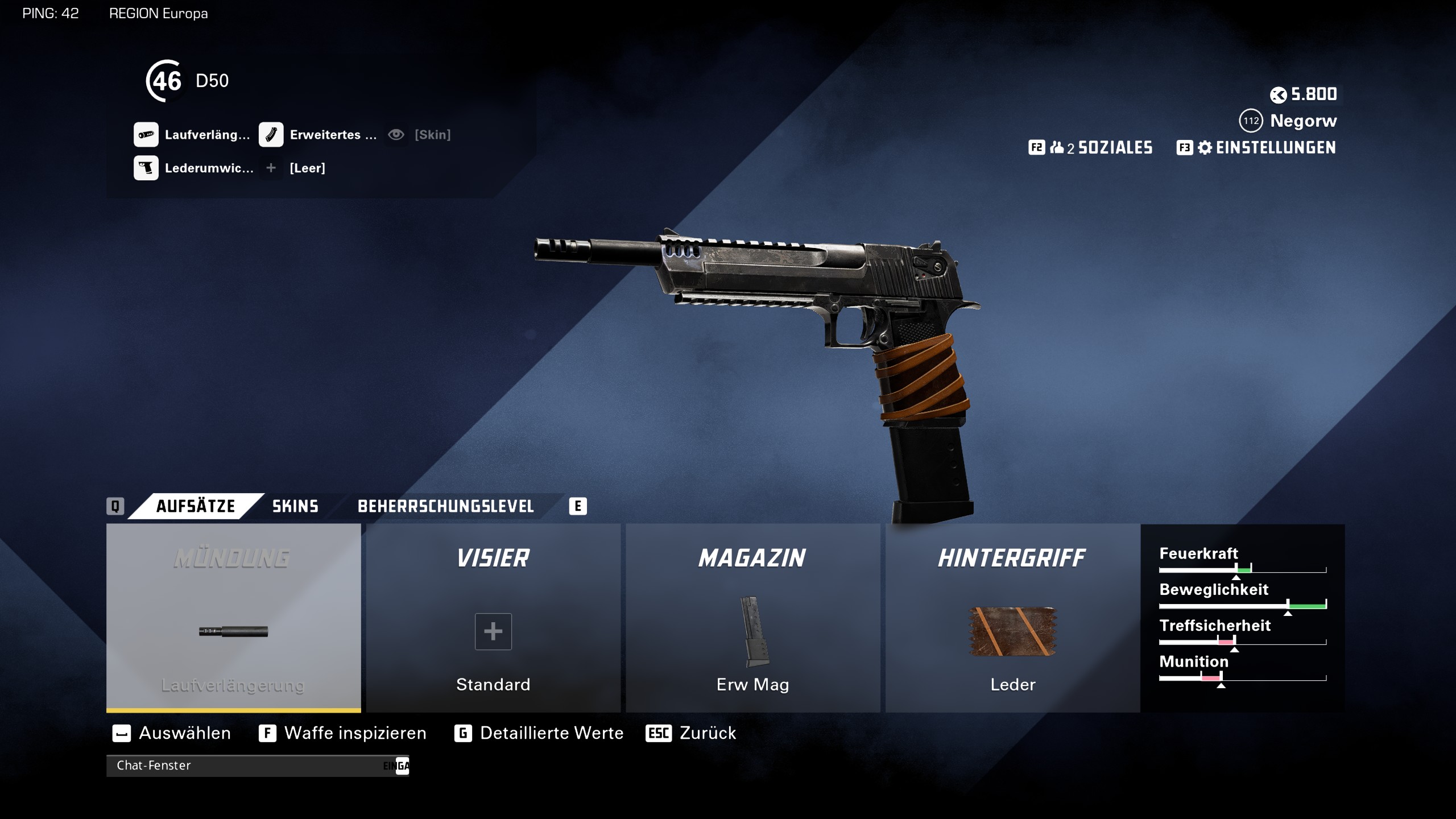This screenshot has height=819, width=1456.
Task: Open the Visier attachment slot
Action: click(x=493, y=618)
